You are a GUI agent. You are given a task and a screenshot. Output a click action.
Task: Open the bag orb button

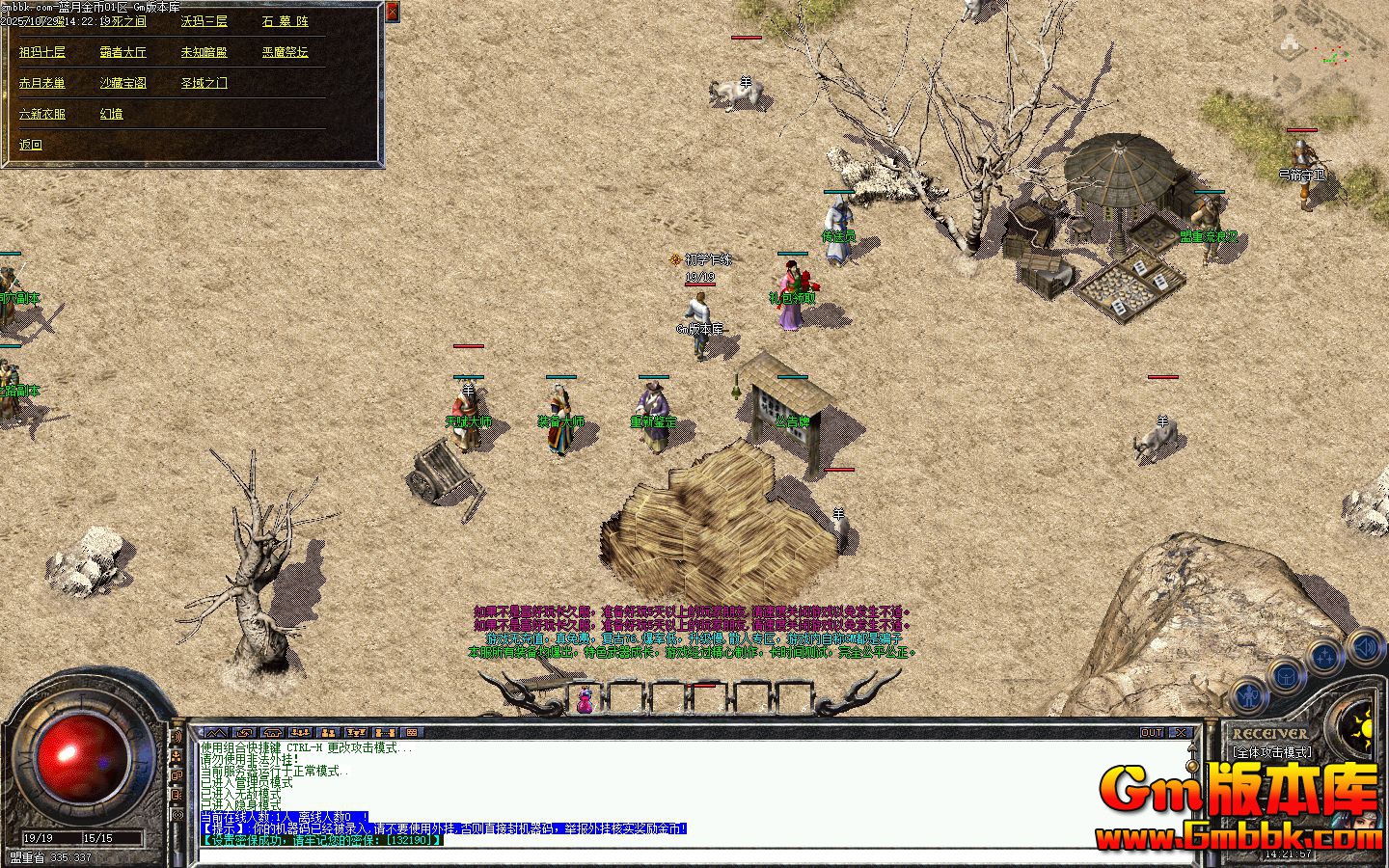coord(1287,675)
